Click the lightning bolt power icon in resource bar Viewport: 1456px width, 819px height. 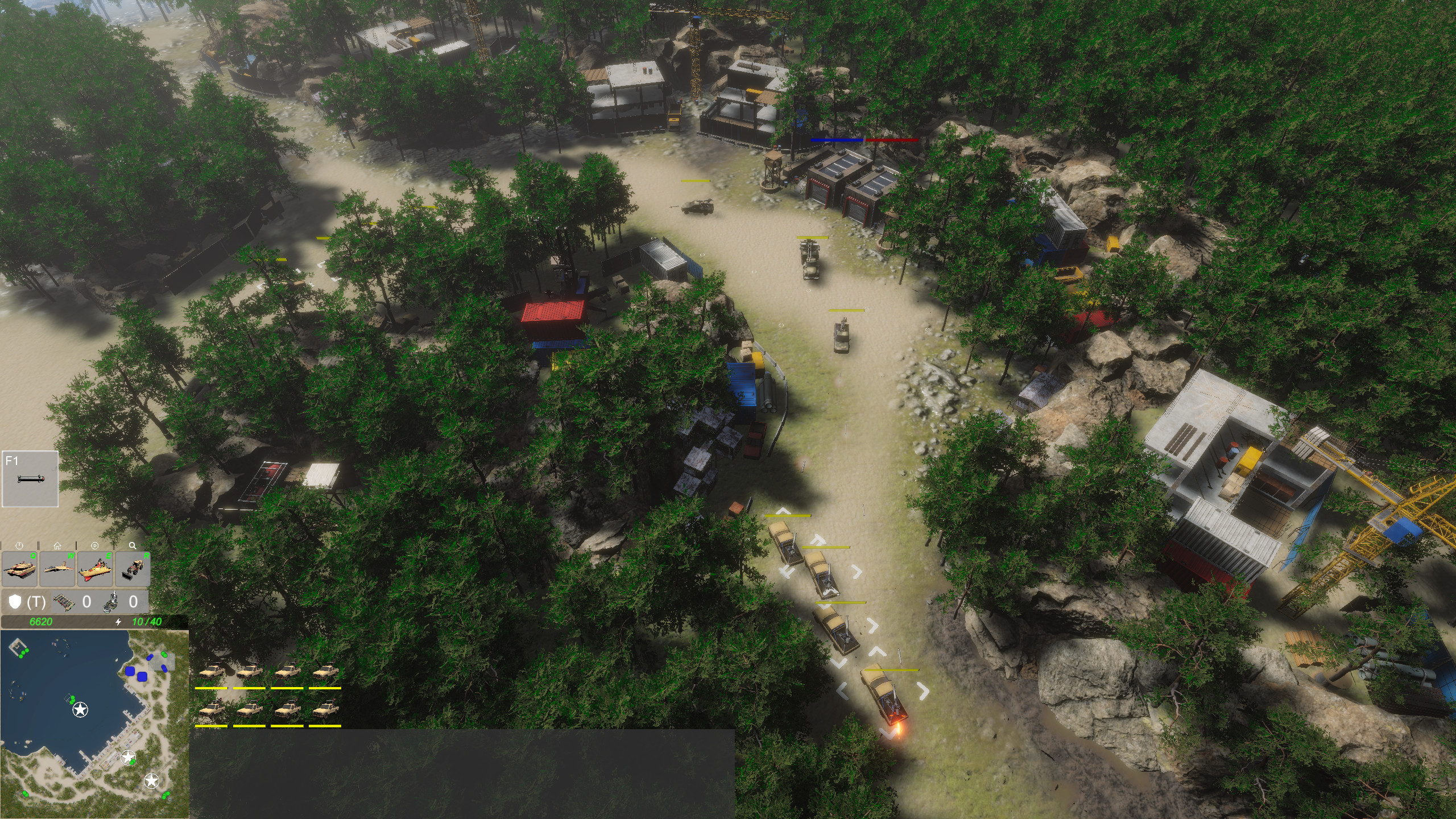118,621
